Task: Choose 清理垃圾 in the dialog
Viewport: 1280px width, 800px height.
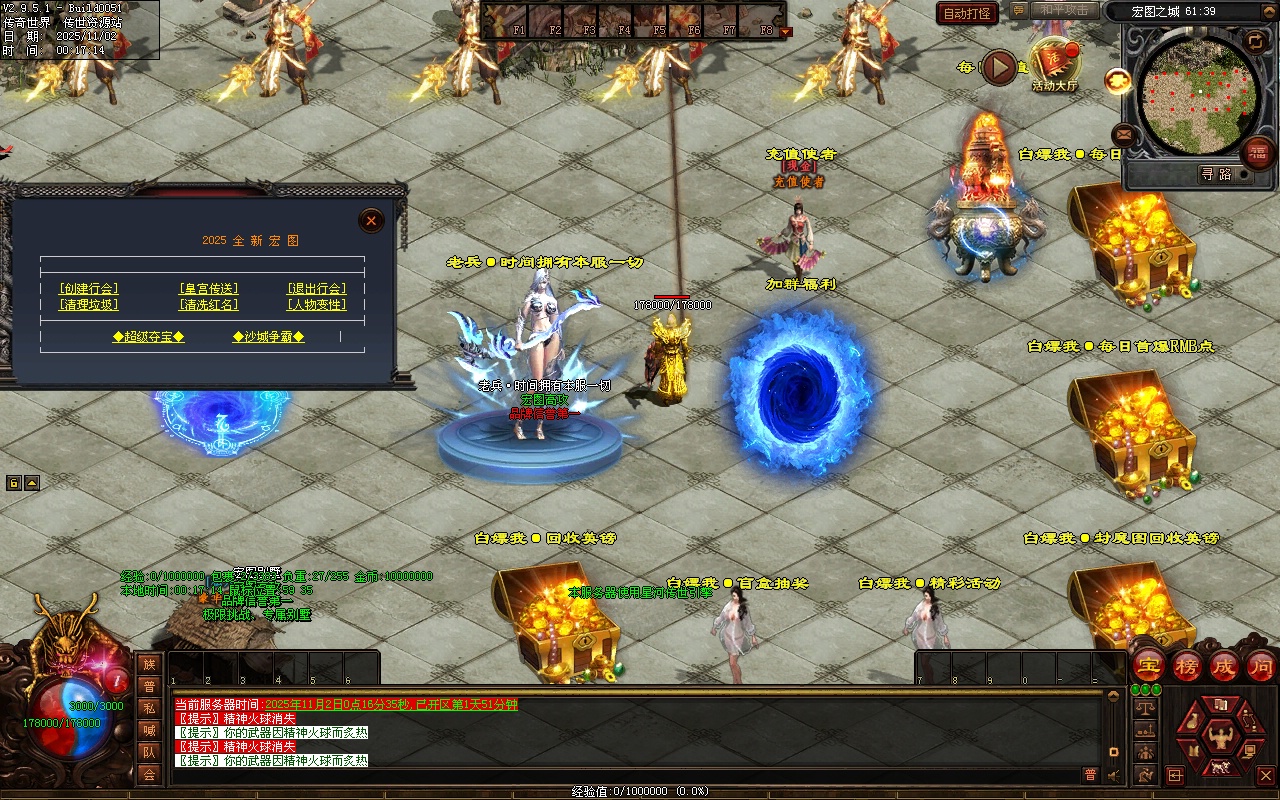Action: (89, 305)
